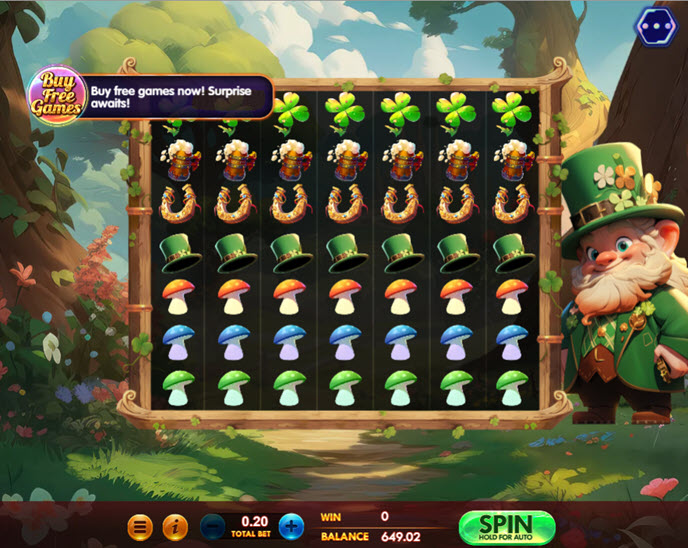The width and height of the screenshot is (688, 548).
Task: Show the game info paytable
Action: coord(175,526)
